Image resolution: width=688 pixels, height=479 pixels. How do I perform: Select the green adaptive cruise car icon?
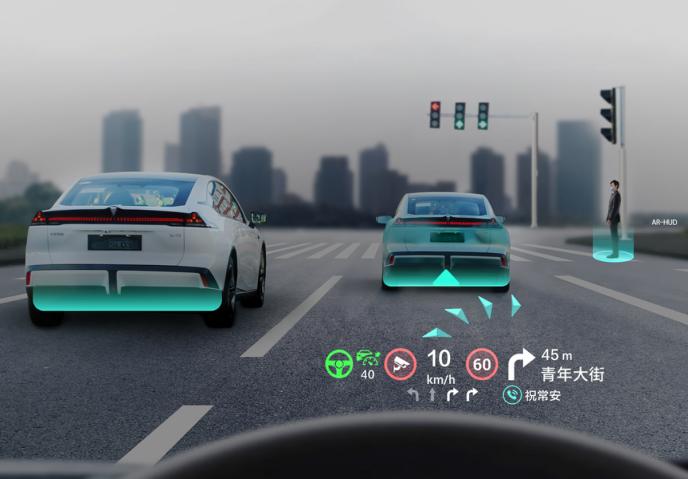click(369, 357)
